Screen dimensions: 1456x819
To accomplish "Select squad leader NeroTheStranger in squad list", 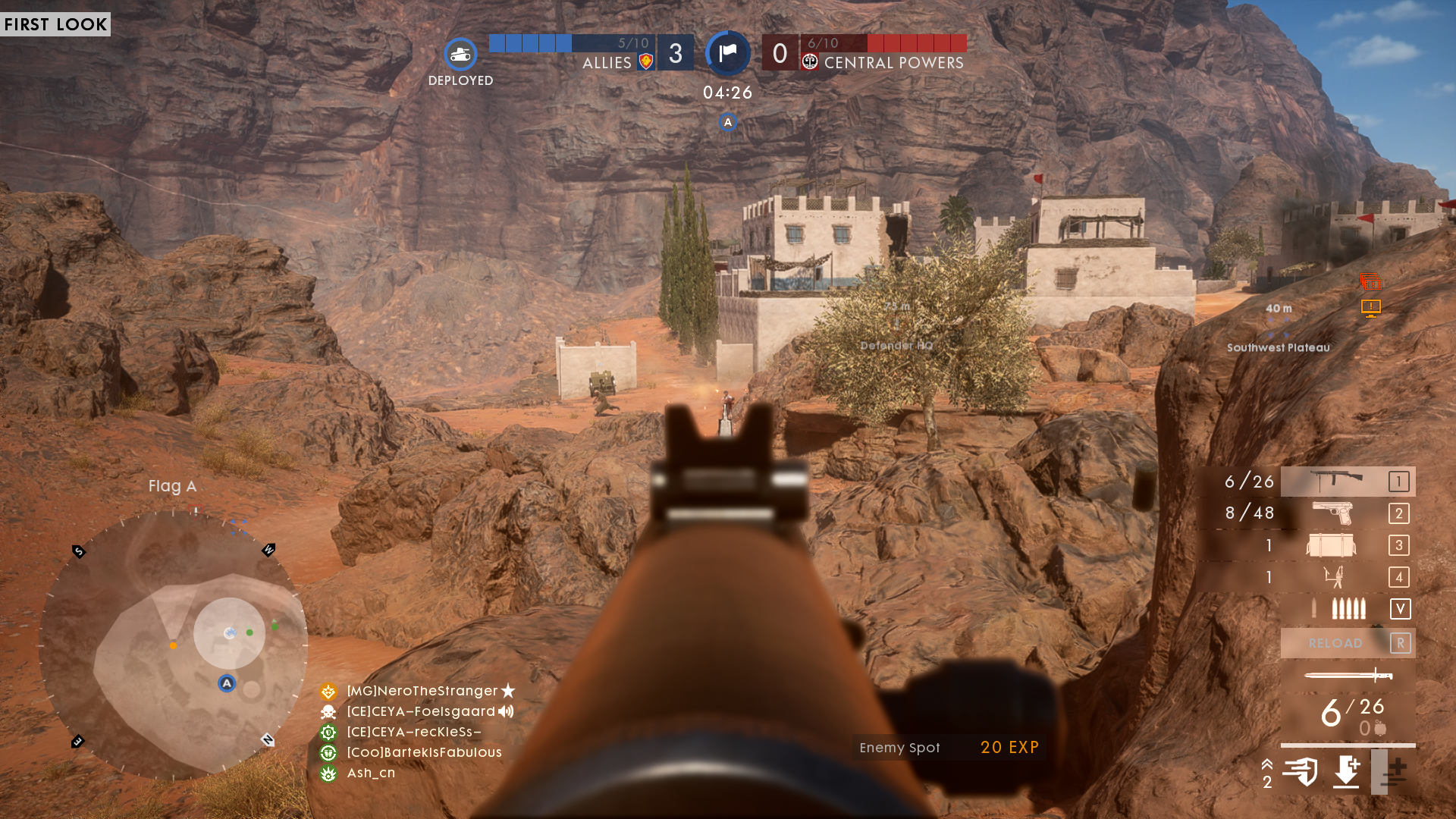I will (x=422, y=691).
